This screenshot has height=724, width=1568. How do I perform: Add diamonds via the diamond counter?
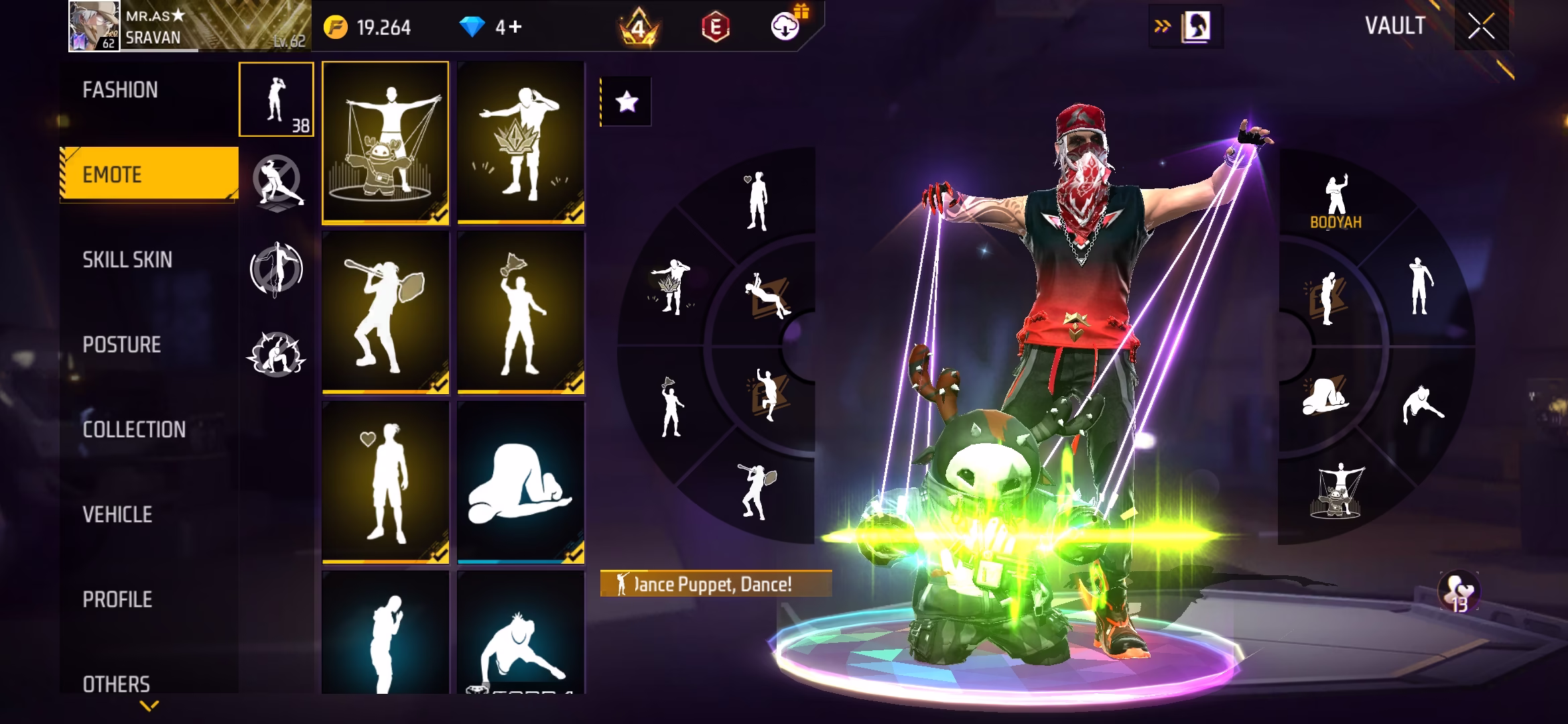click(491, 27)
